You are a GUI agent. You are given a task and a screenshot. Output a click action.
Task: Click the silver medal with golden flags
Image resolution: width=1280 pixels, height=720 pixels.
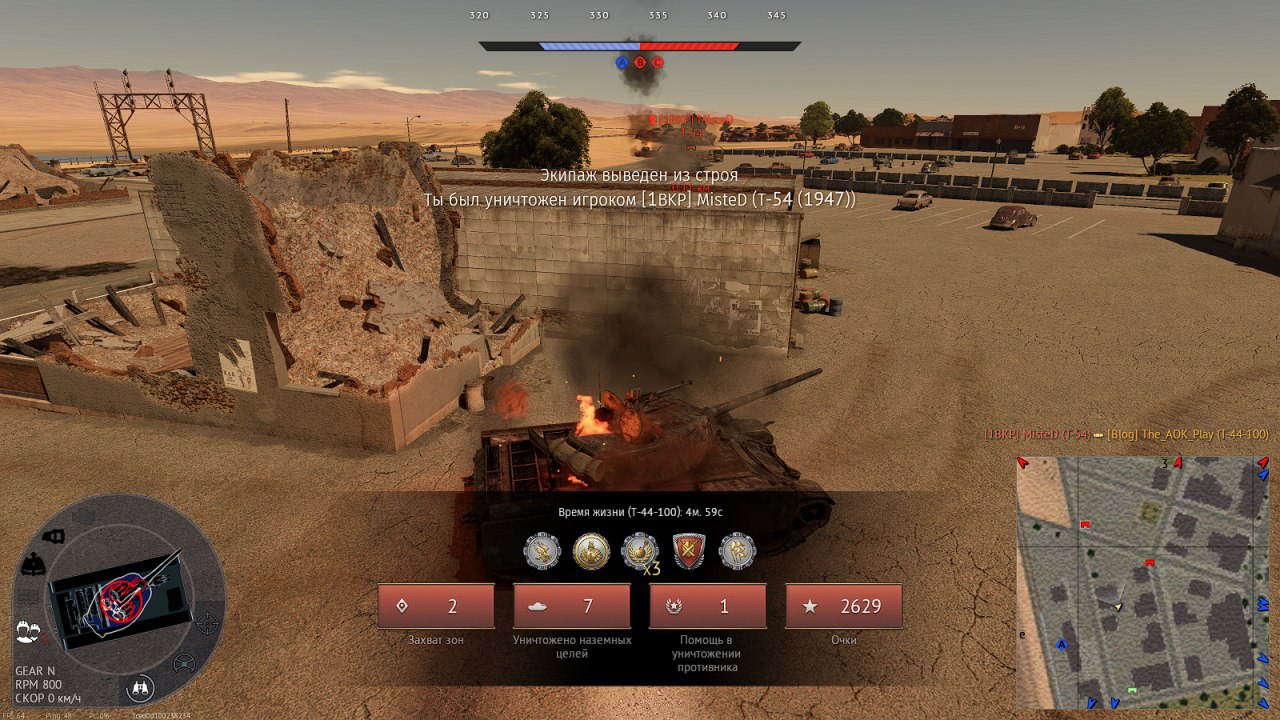click(738, 550)
